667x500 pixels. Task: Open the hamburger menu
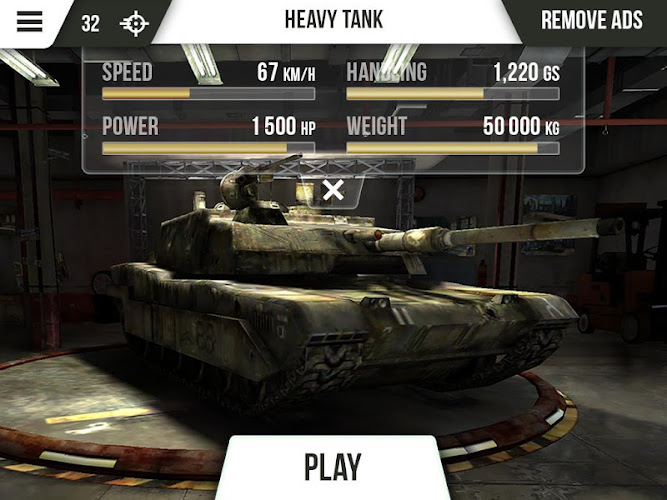tap(30, 22)
